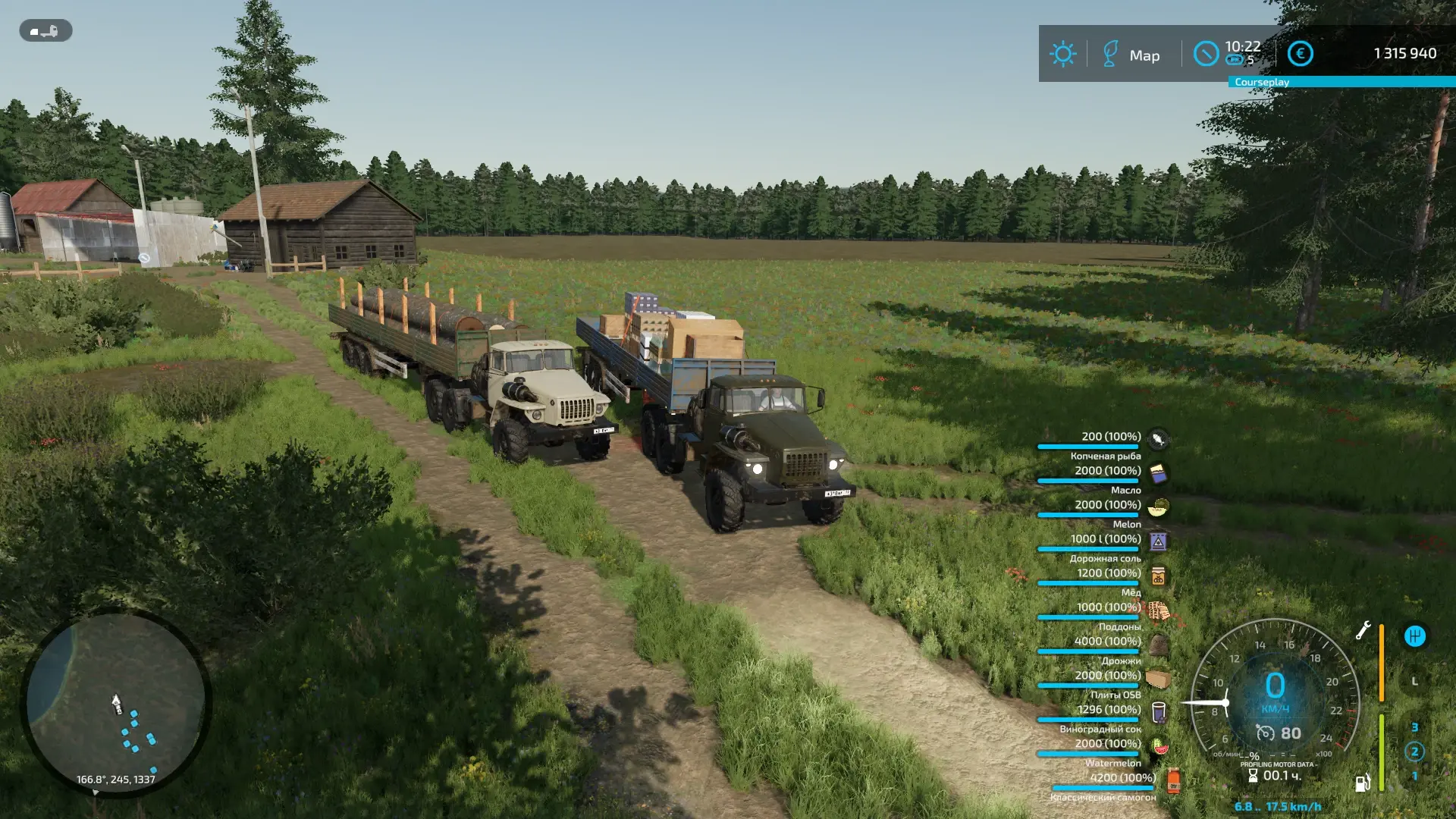Click the cruise control speed icon
The width and height of the screenshot is (1456, 819).
[x=1265, y=733]
